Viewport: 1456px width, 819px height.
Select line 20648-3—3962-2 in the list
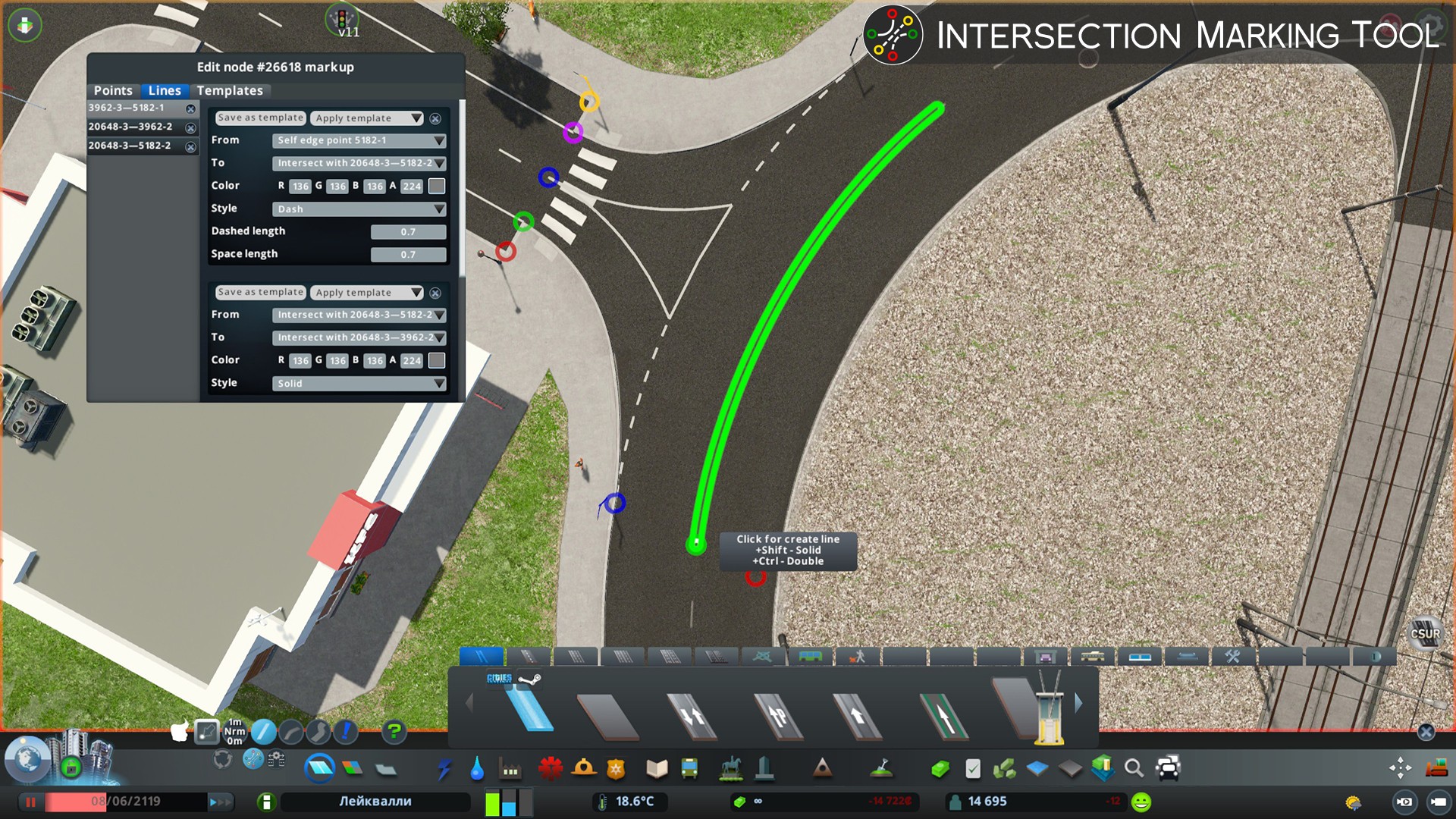pos(130,127)
